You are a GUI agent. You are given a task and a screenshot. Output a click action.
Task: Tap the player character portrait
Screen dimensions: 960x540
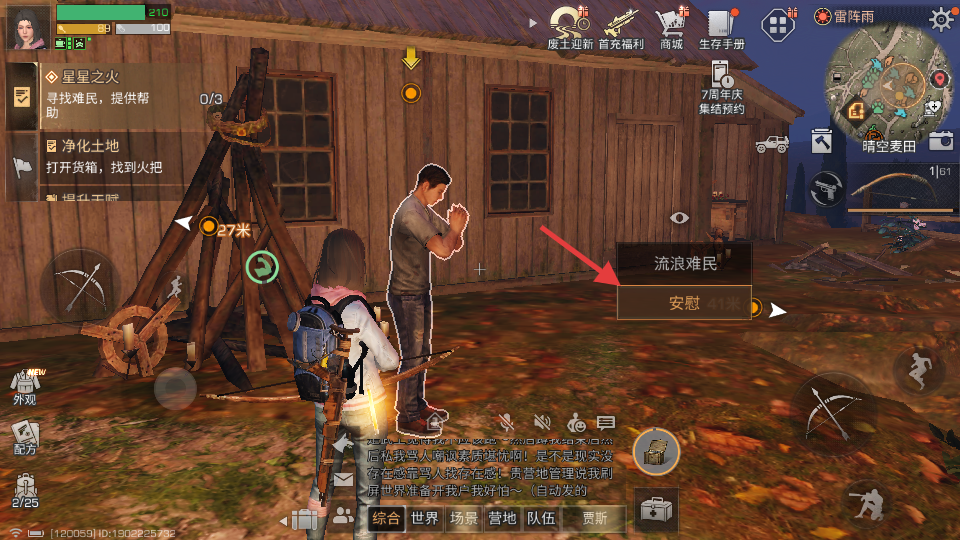tap(27, 27)
